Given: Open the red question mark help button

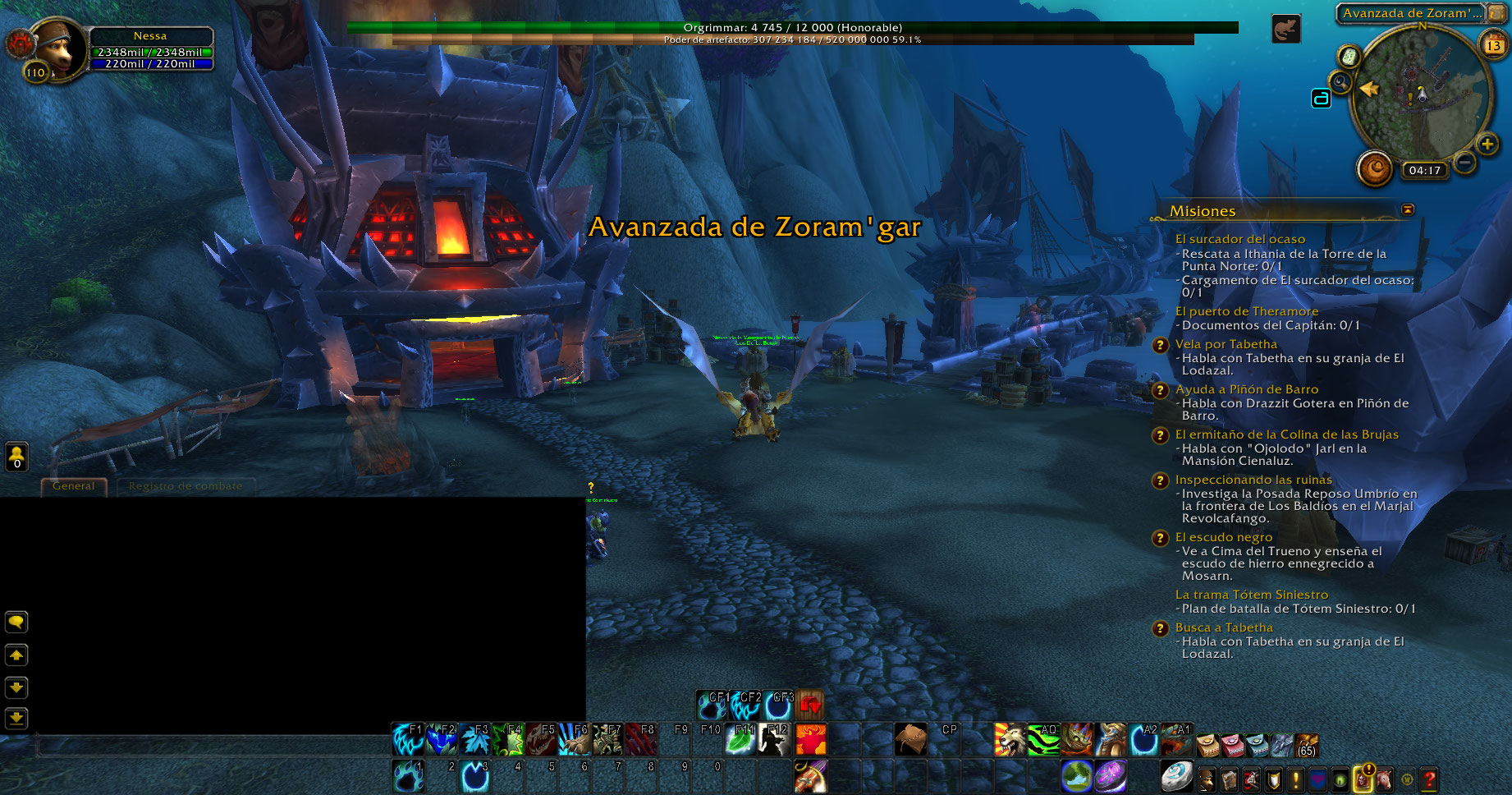Looking at the screenshot, I should pos(1429,779).
